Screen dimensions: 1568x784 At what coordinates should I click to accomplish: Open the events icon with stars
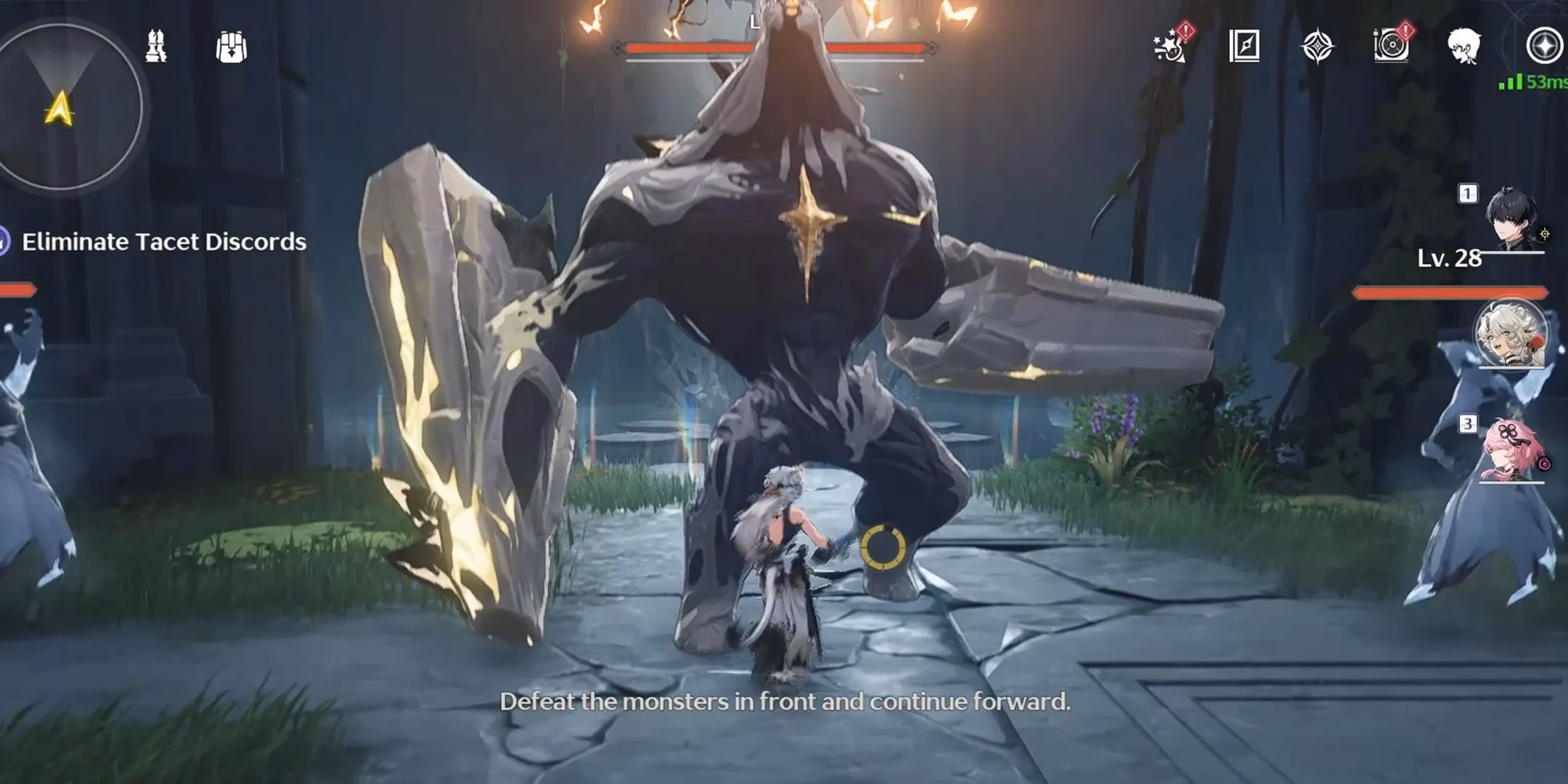[1170, 46]
